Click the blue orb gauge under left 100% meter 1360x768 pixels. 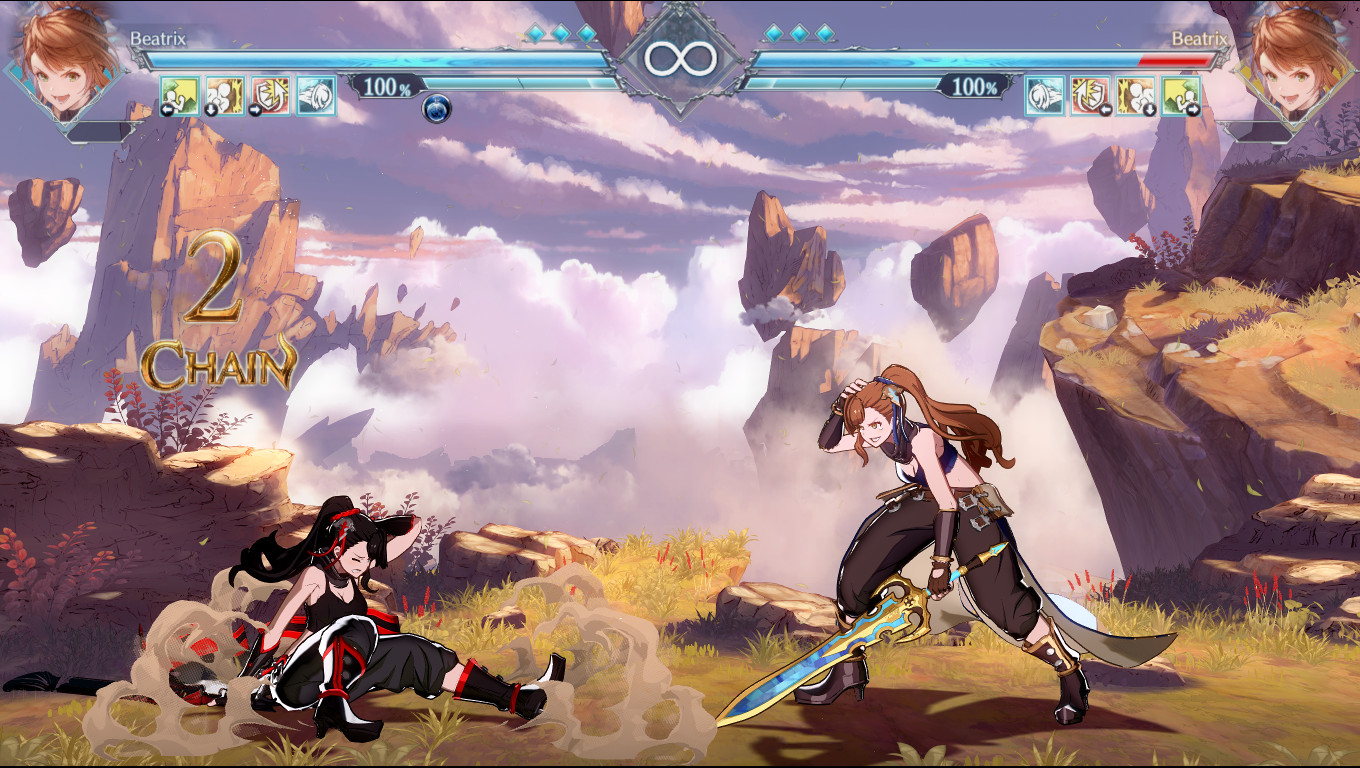tap(435, 107)
